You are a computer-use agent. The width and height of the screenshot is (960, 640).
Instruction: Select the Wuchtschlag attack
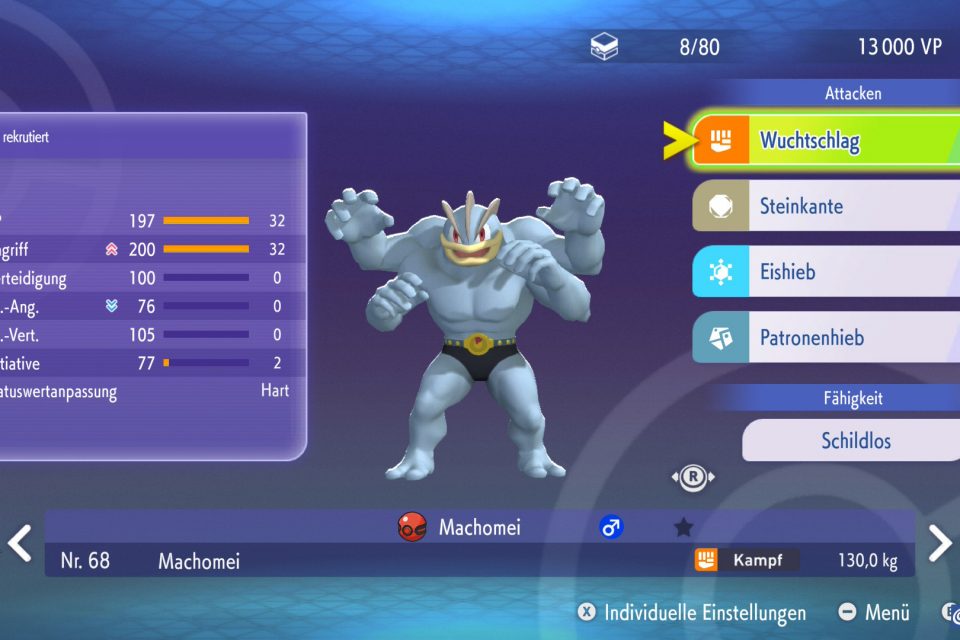pos(825,141)
